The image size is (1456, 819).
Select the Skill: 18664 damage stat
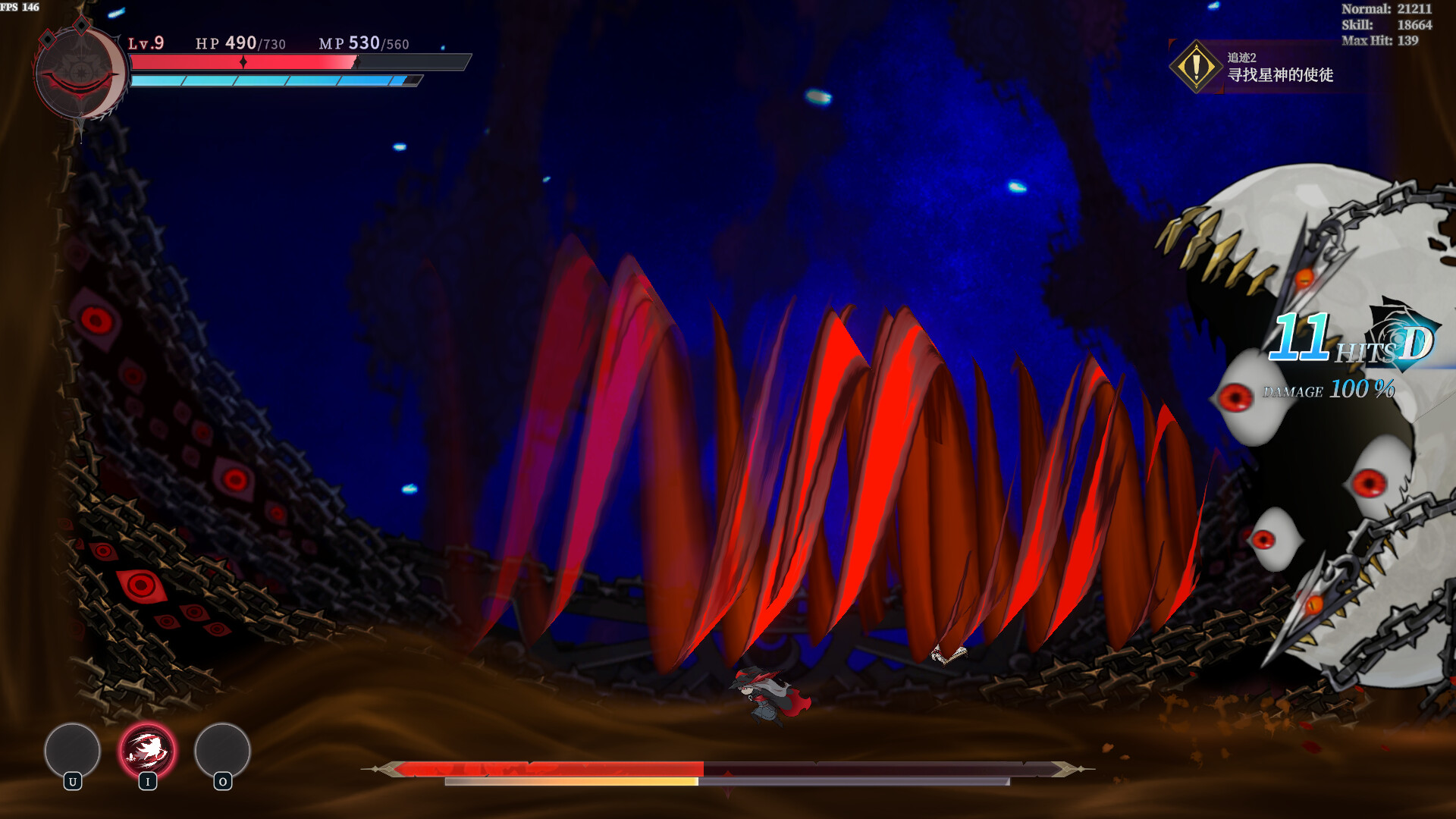click(1385, 26)
